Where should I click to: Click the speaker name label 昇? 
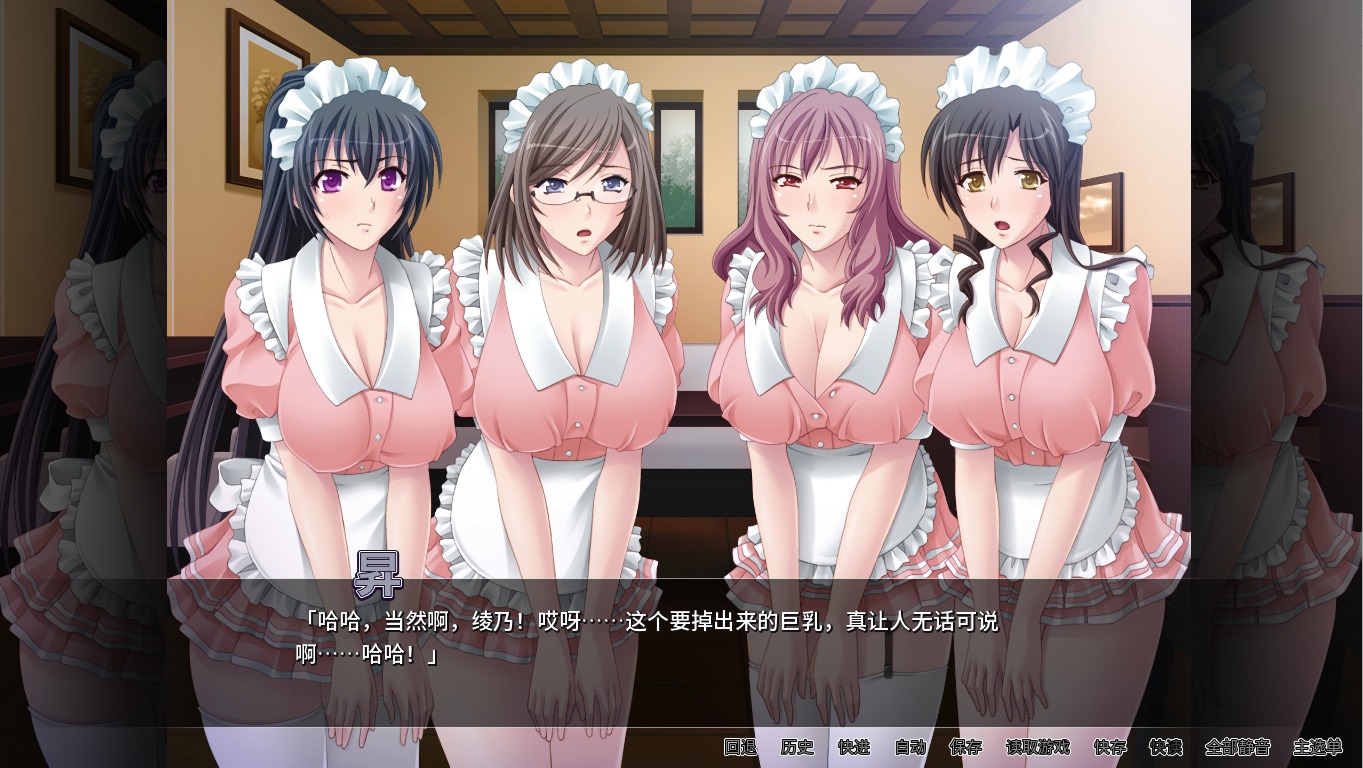[380, 573]
